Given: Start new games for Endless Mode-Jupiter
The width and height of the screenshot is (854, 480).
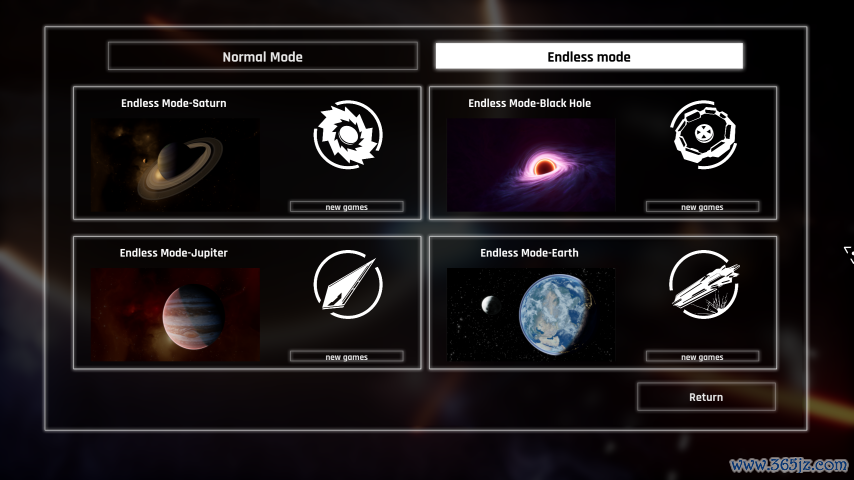Looking at the screenshot, I should tap(346, 357).
